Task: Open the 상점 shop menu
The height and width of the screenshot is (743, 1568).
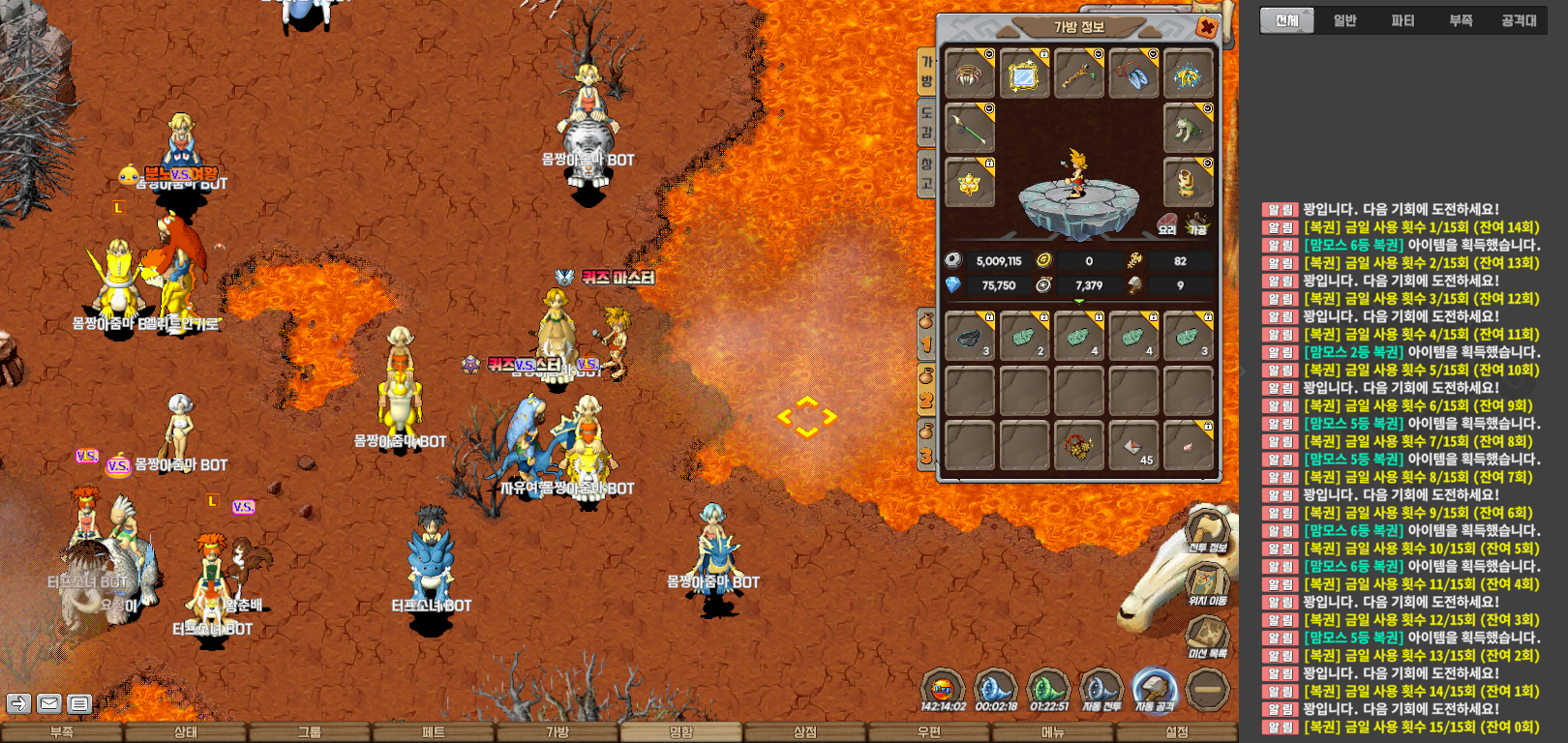Action: [x=805, y=732]
